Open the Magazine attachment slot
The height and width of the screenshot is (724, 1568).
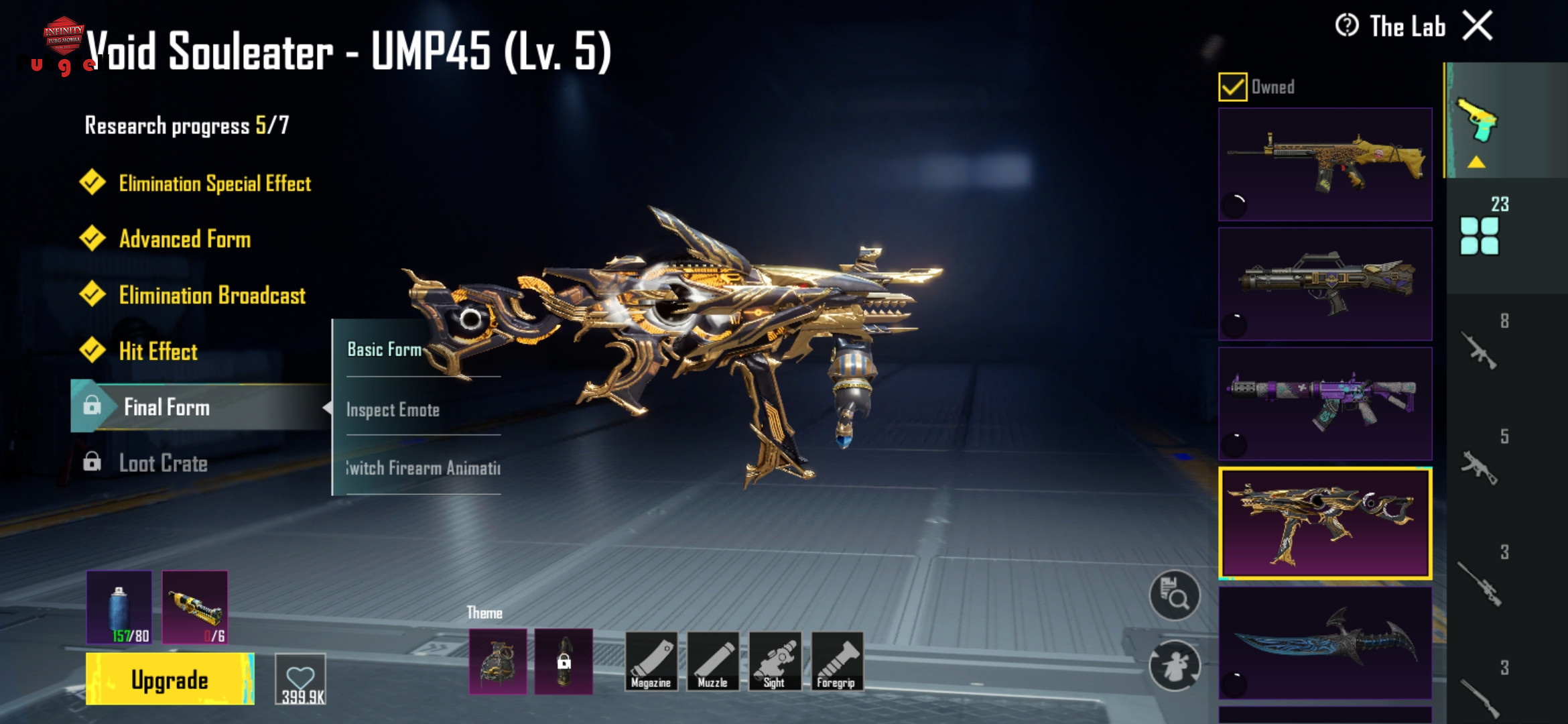650,662
